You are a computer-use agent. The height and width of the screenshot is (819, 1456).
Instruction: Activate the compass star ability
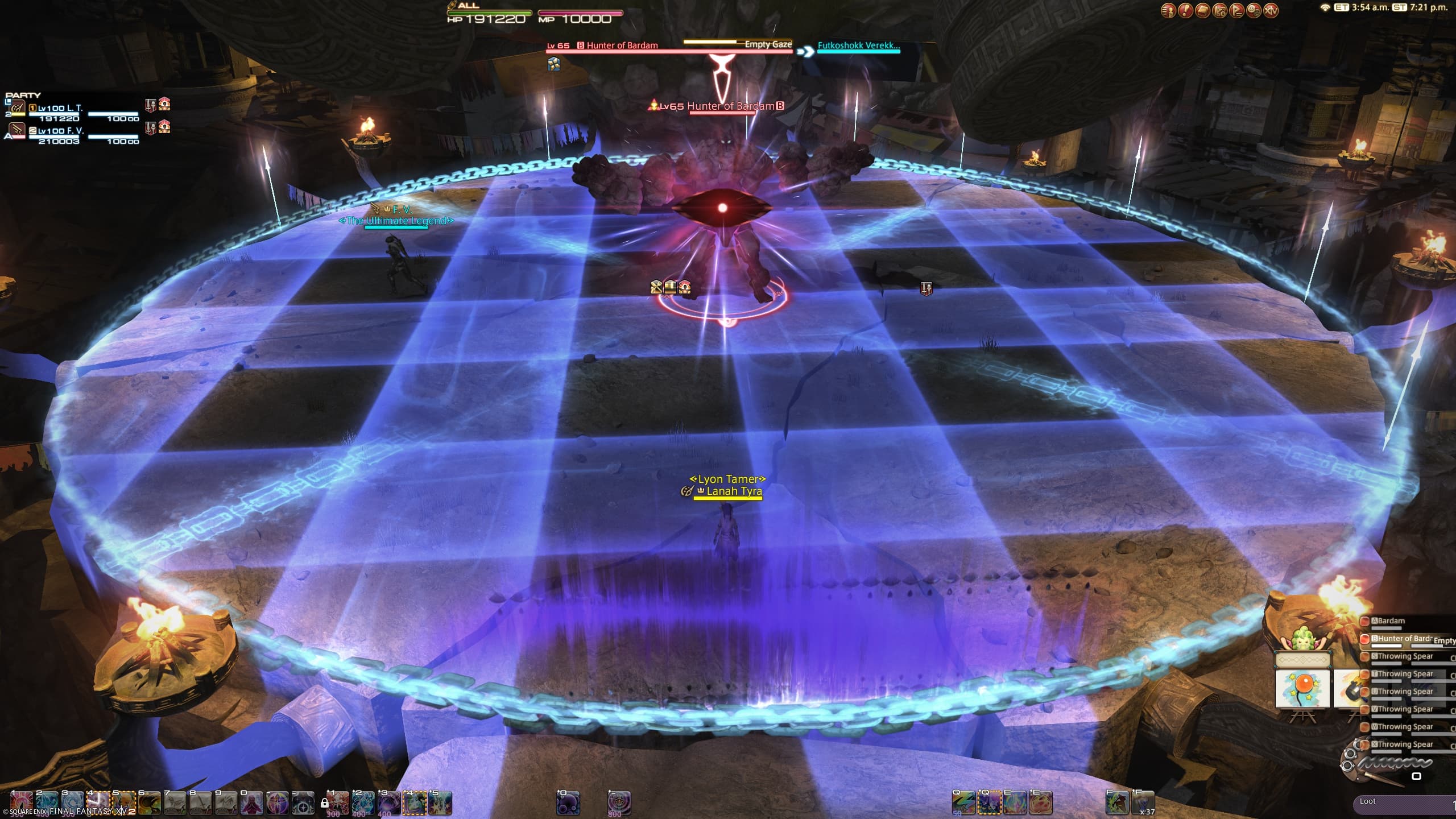click(303, 803)
